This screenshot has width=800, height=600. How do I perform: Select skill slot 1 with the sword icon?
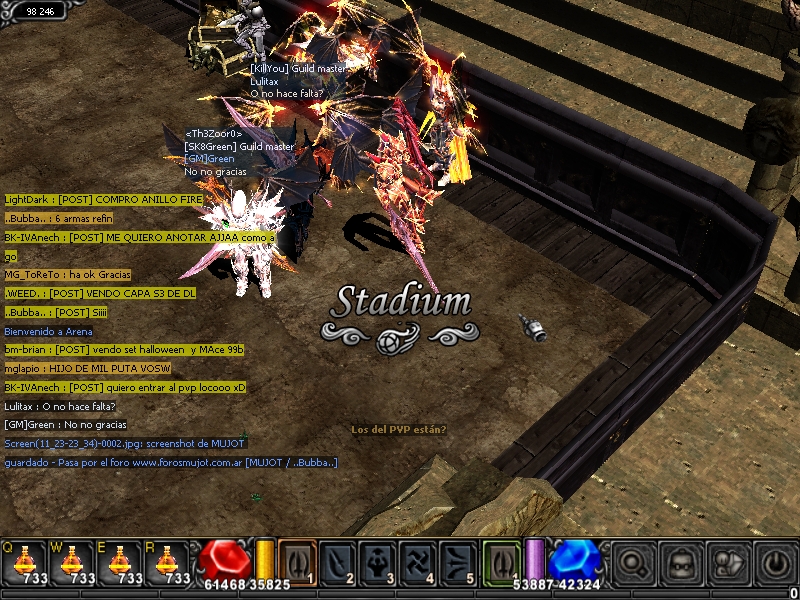pyautogui.click(x=297, y=562)
